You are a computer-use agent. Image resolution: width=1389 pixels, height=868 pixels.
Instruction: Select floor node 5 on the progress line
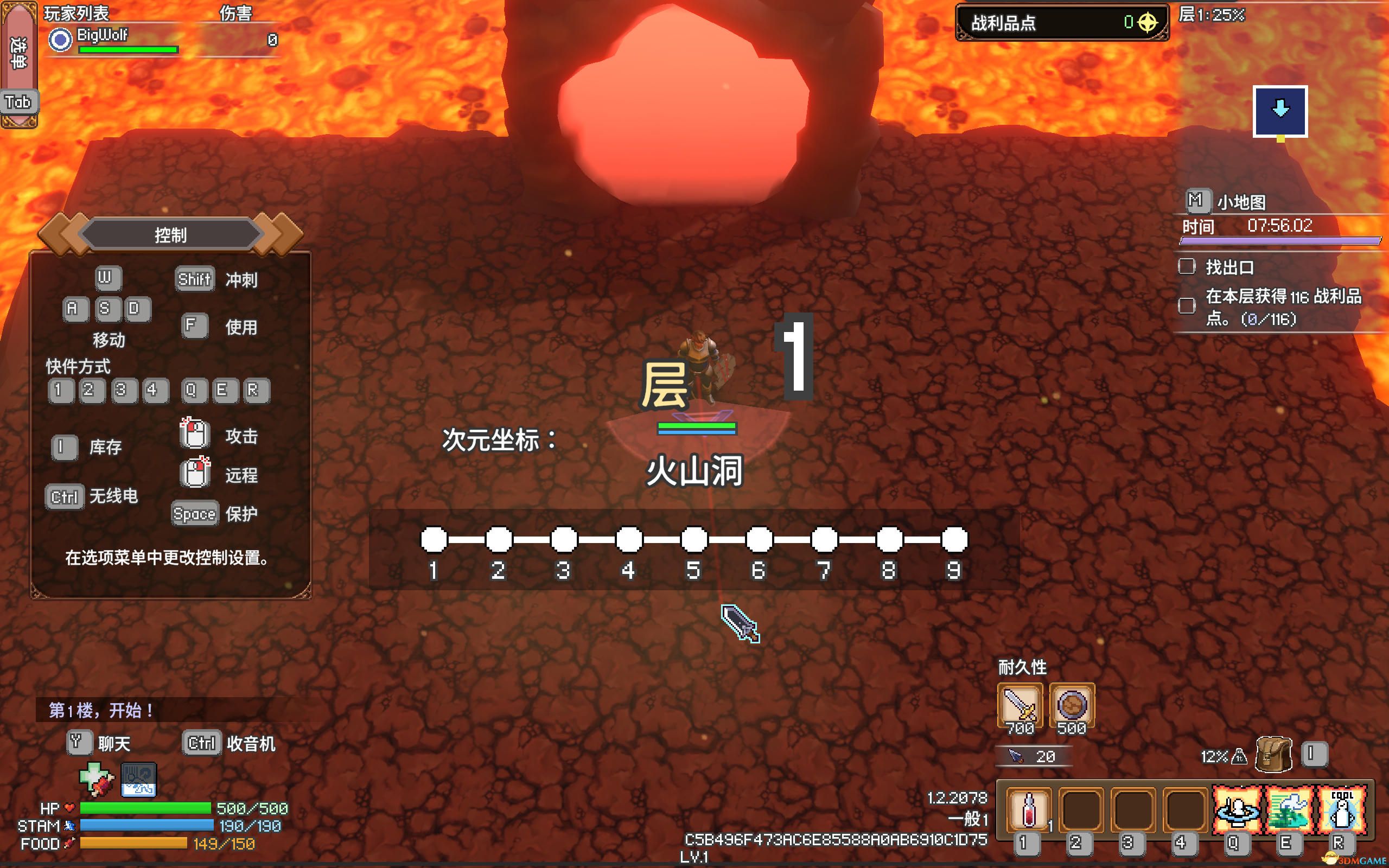click(694, 539)
